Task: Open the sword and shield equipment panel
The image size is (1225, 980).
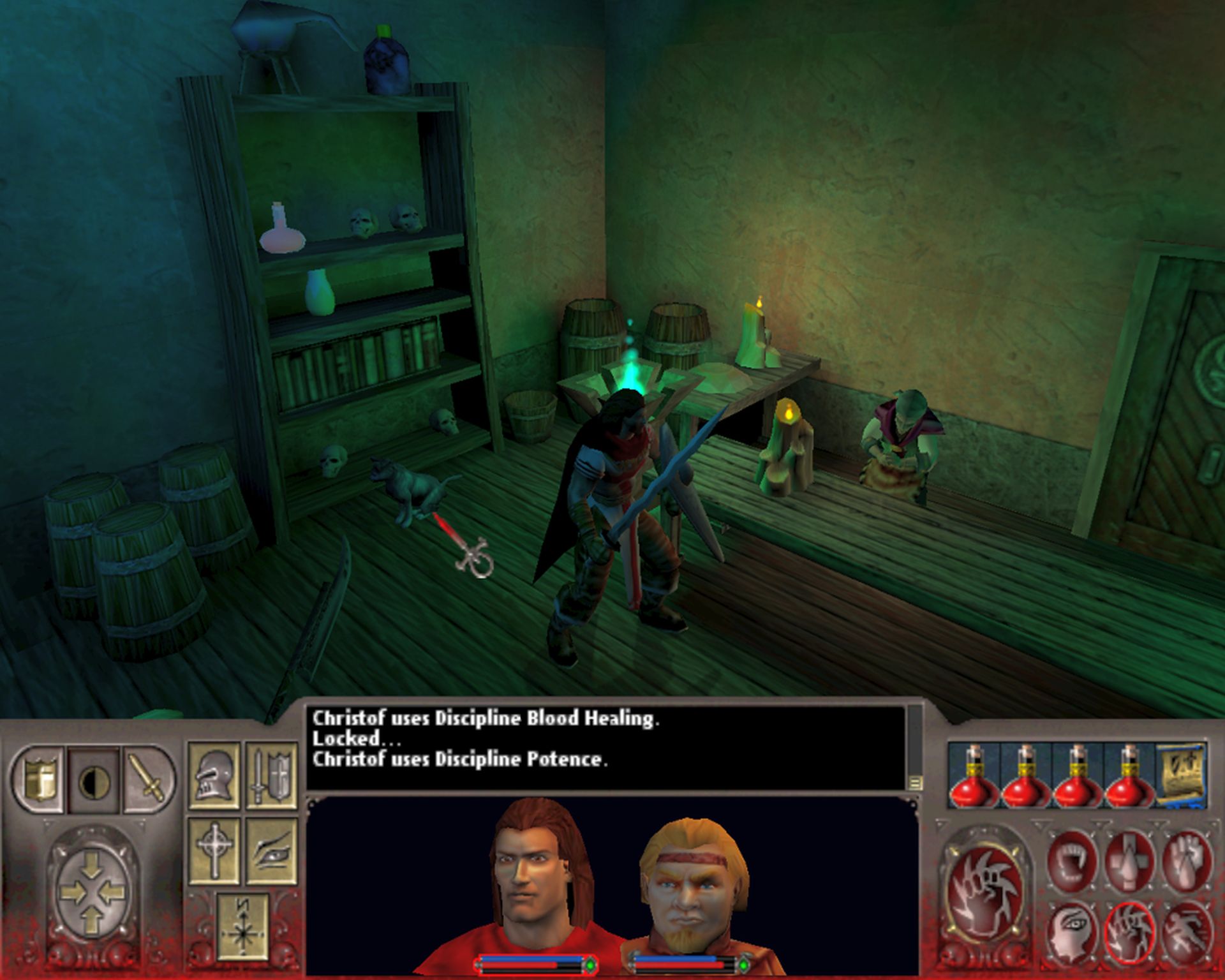Action: (x=272, y=775)
